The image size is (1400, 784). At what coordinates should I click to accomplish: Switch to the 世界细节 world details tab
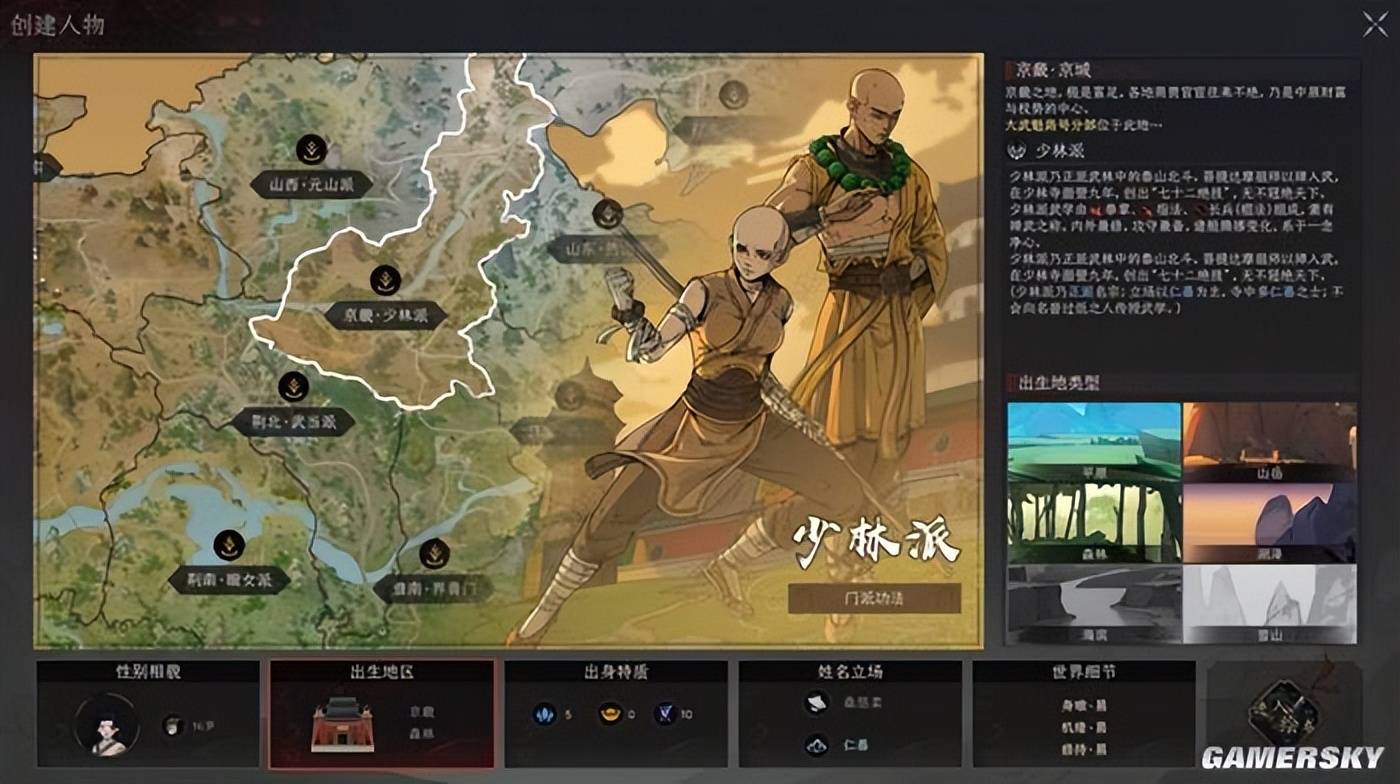1083,713
